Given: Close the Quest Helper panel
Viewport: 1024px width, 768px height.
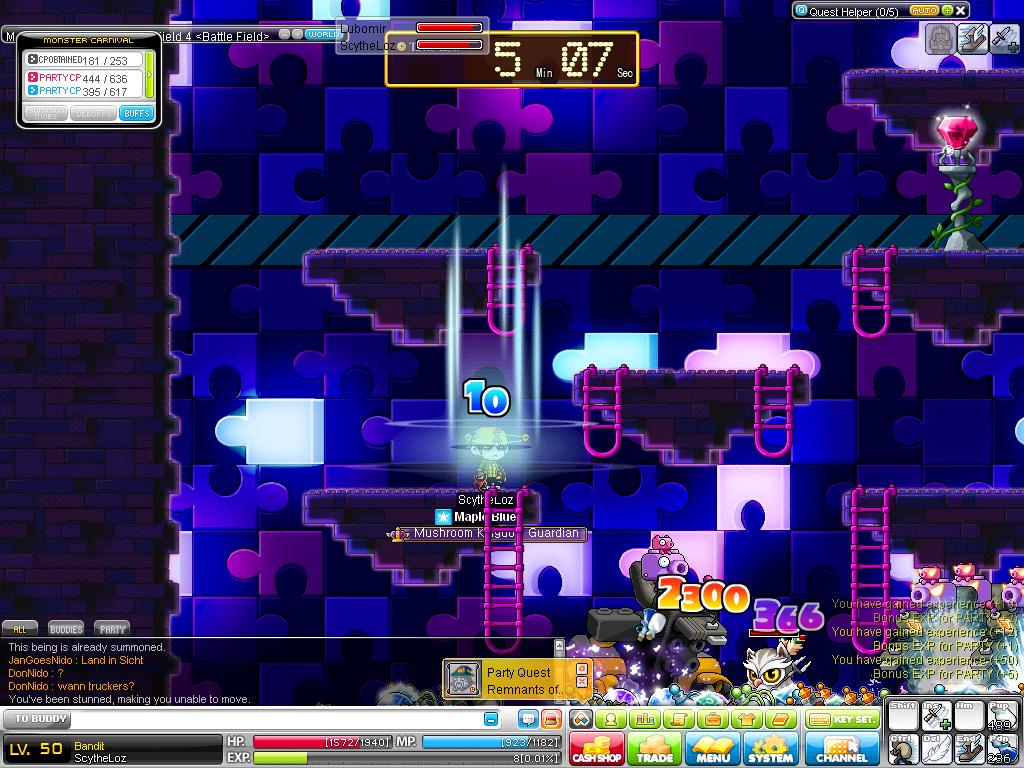Looking at the screenshot, I should click(961, 10).
